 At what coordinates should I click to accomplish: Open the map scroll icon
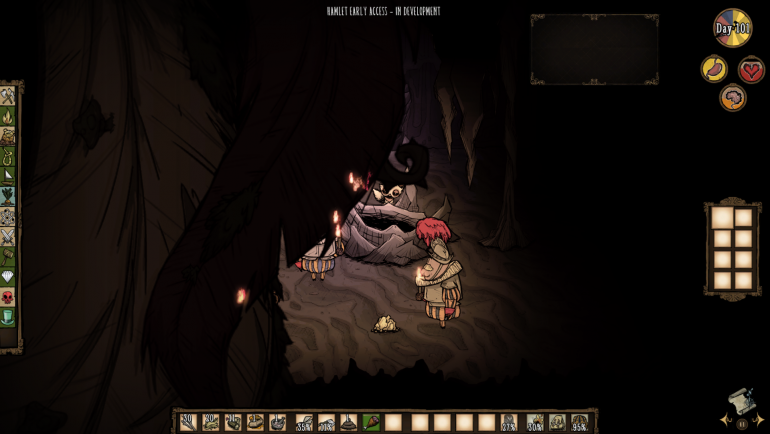point(741,402)
